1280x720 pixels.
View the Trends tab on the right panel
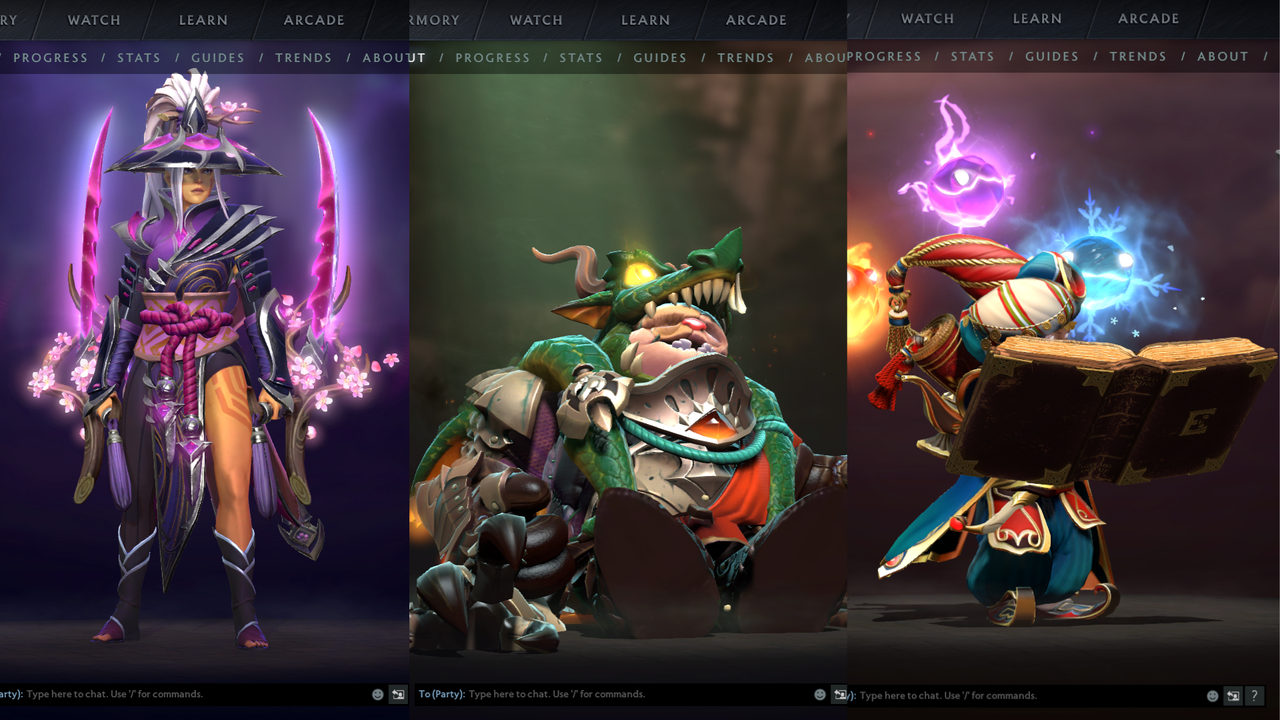[x=1138, y=56]
